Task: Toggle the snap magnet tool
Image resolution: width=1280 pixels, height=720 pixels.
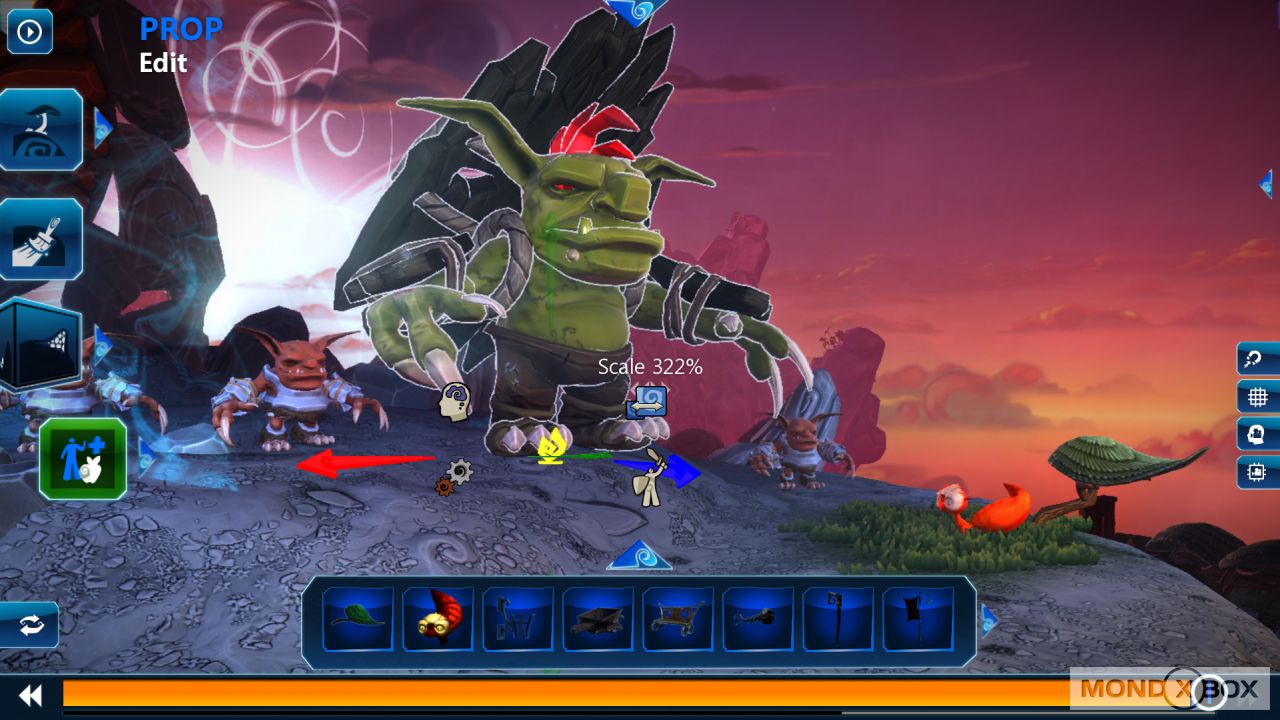Action: pyautogui.click(x=1253, y=360)
